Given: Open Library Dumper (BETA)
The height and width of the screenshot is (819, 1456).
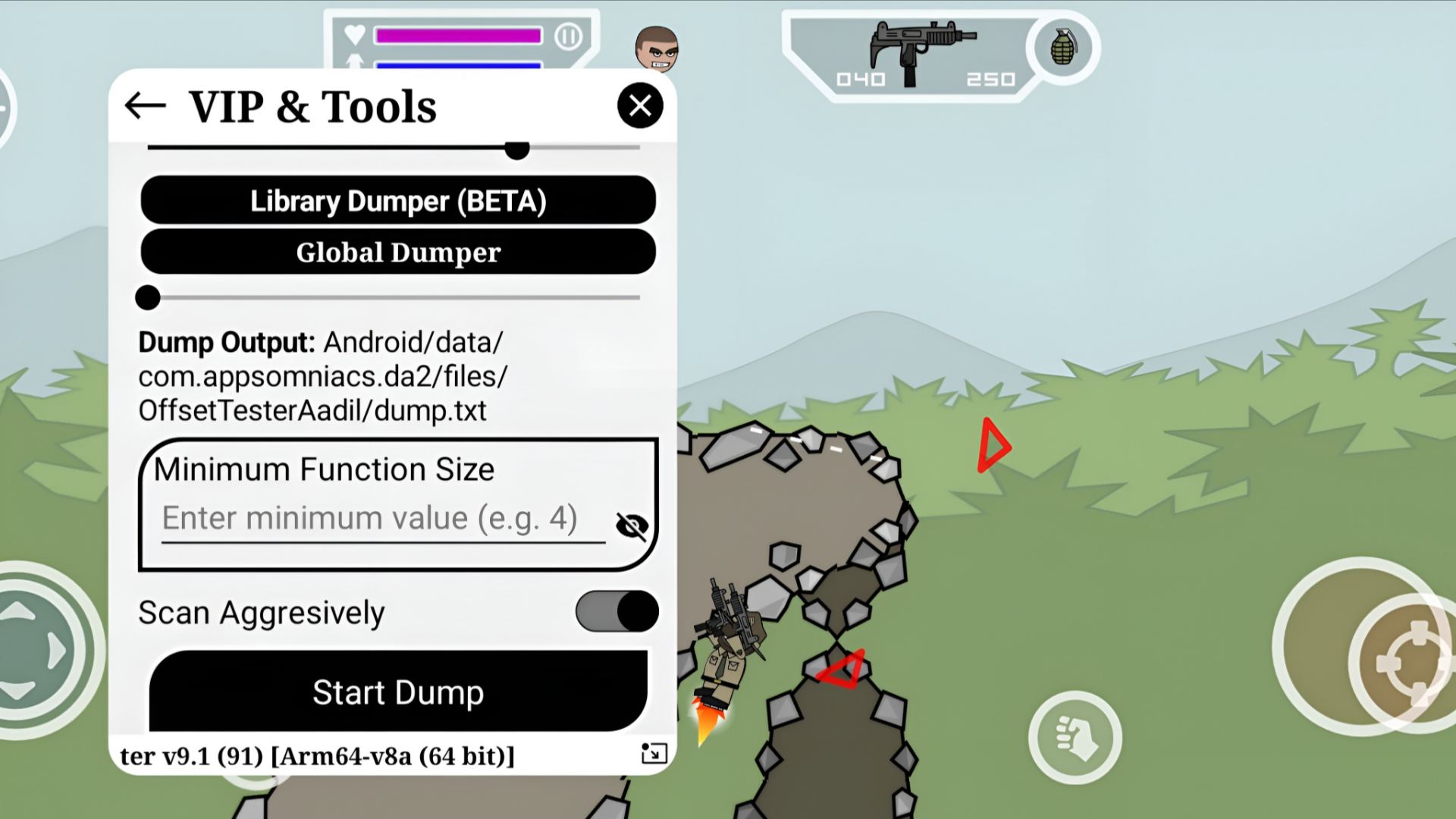Looking at the screenshot, I should click(x=397, y=200).
